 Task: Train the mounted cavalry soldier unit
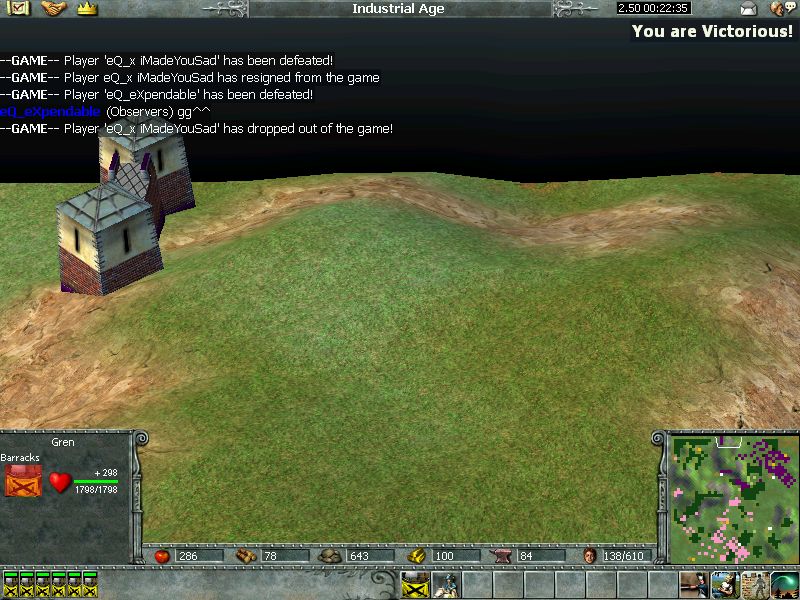click(445, 584)
